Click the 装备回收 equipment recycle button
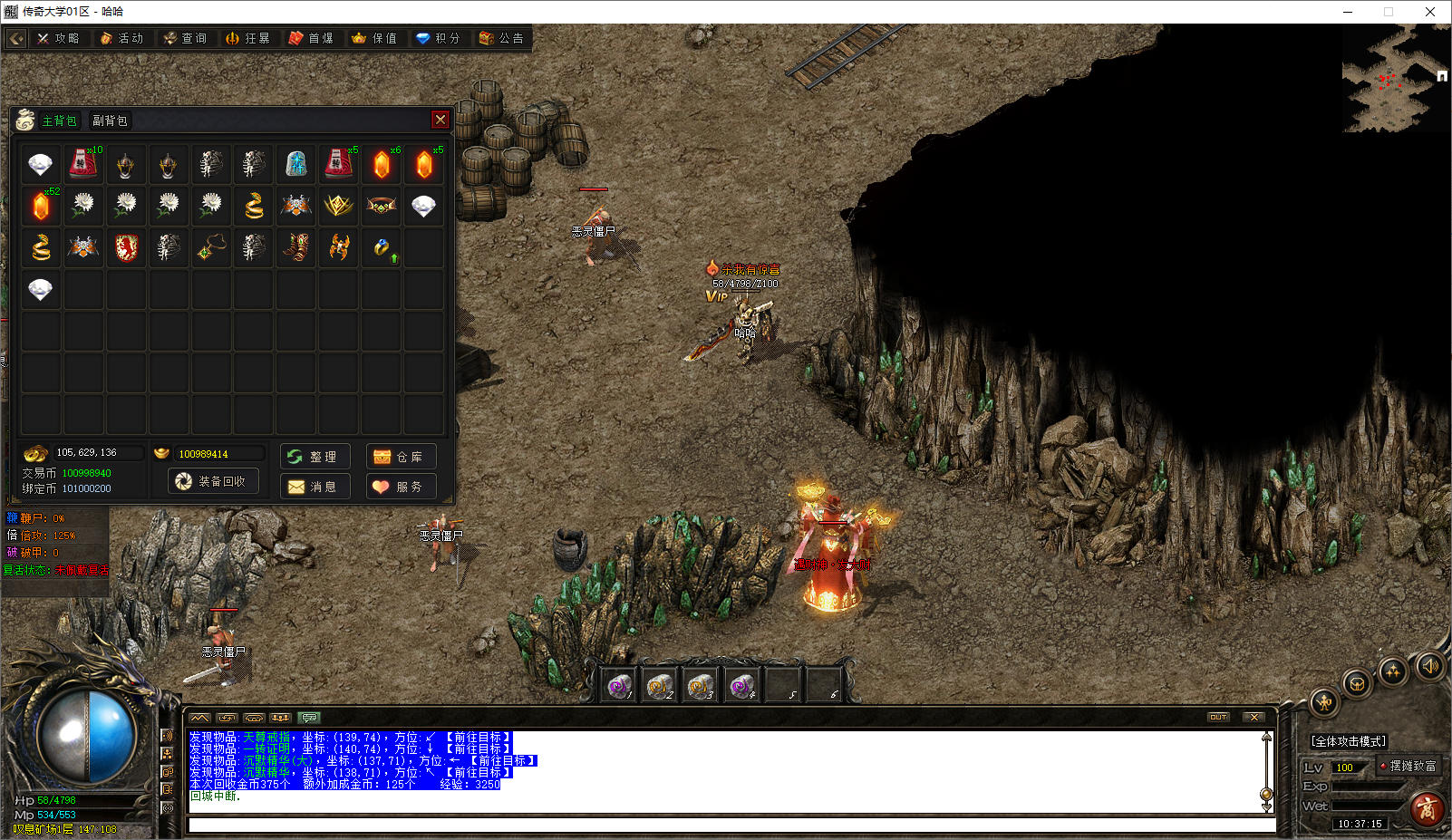This screenshot has height=840, width=1452. 214,481
